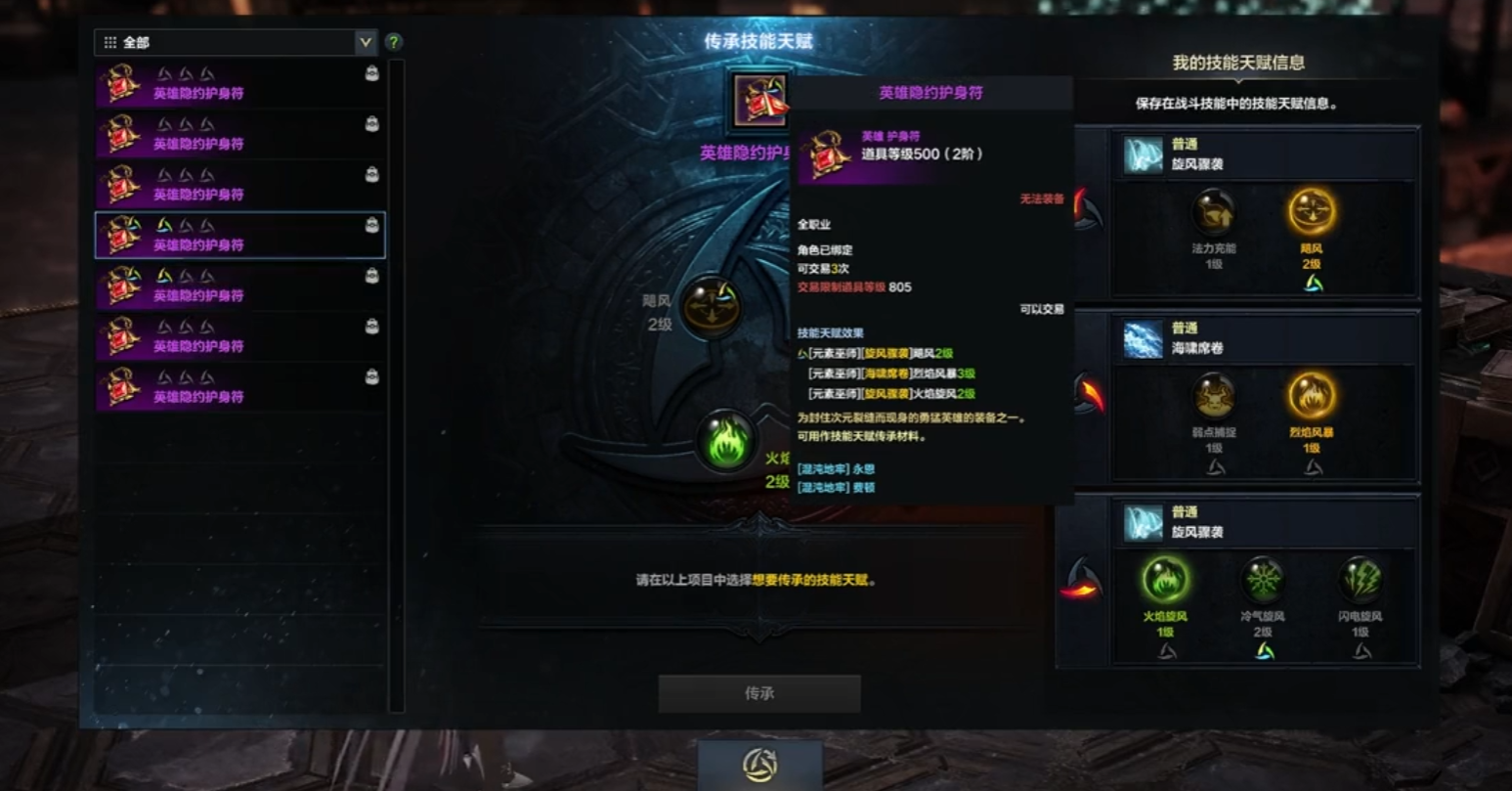Choose the 闪电旋风 talent icon

click(x=1360, y=580)
